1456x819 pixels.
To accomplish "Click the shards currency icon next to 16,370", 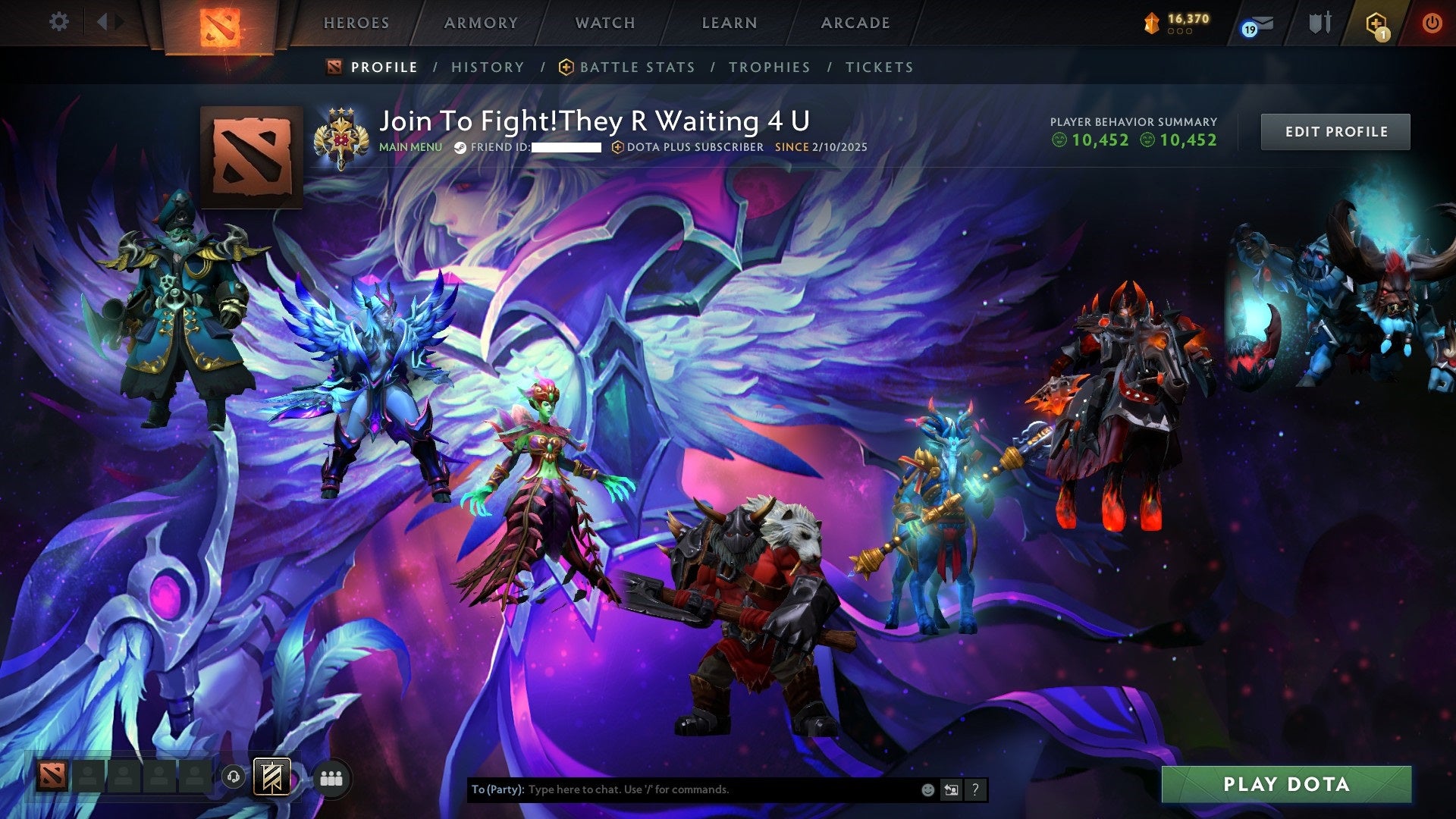I will [1151, 23].
